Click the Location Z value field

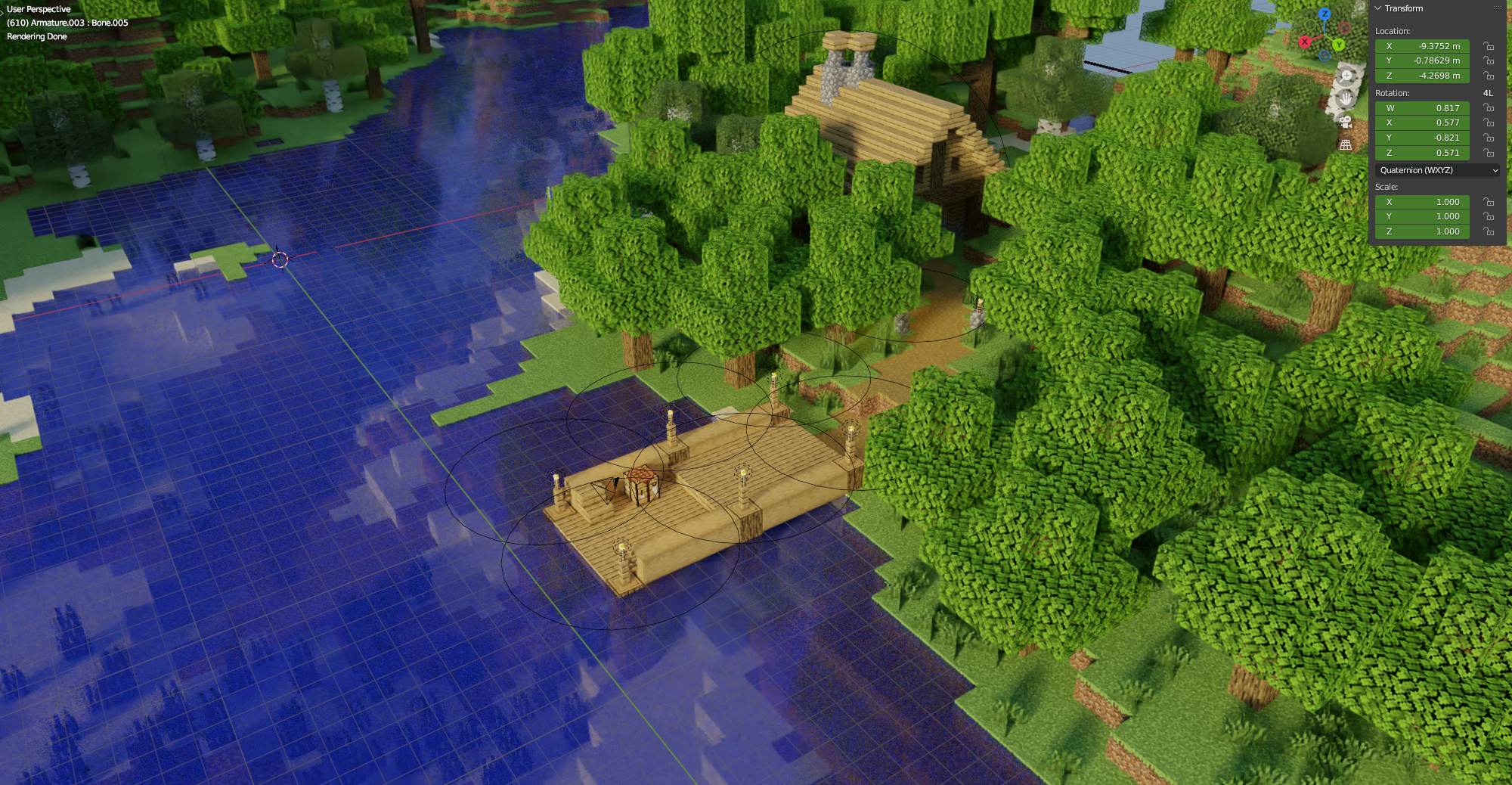(x=1422, y=76)
